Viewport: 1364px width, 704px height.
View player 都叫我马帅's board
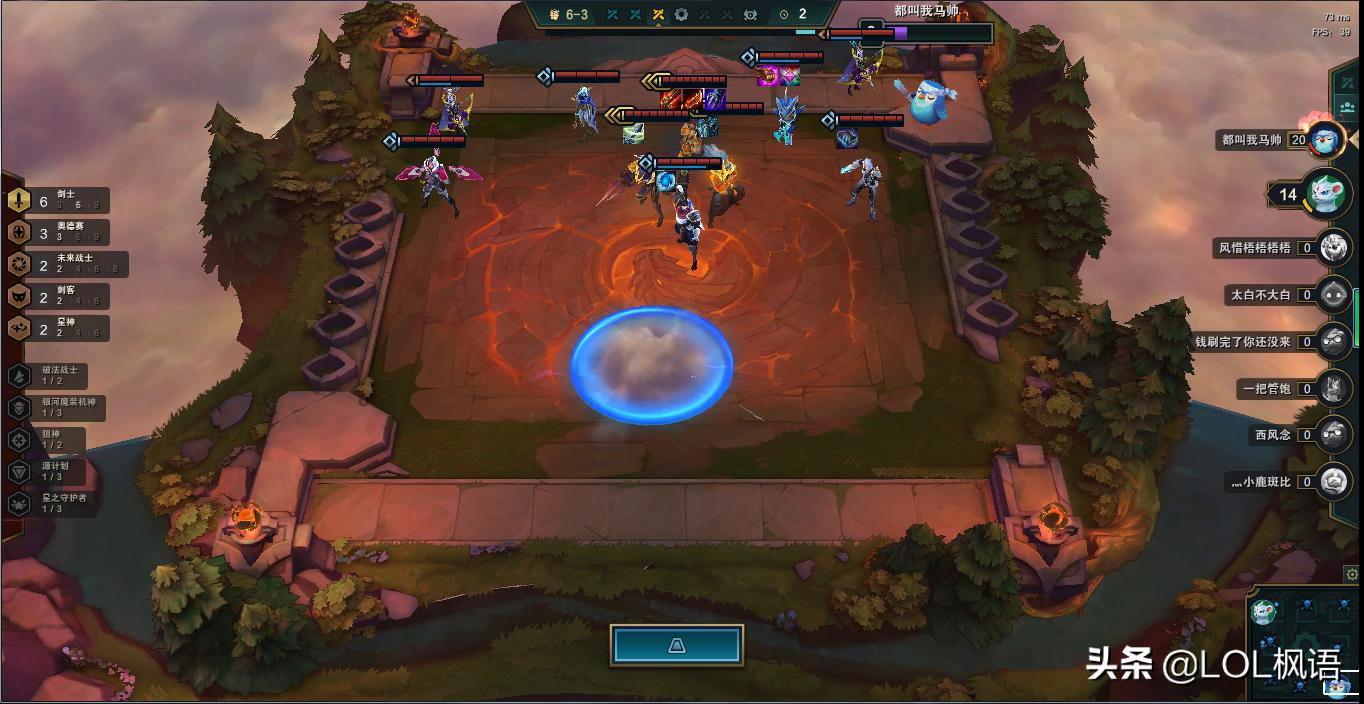[x=1326, y=140]
